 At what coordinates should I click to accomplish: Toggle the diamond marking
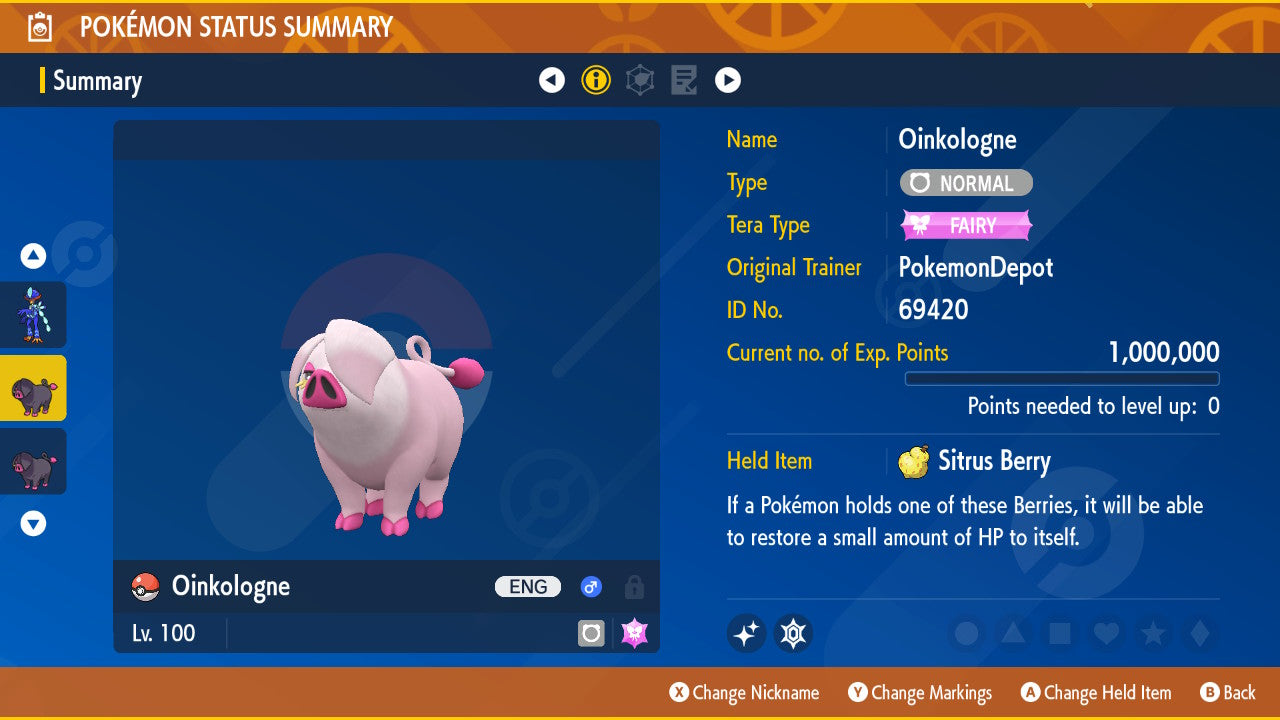point(1199,633)
